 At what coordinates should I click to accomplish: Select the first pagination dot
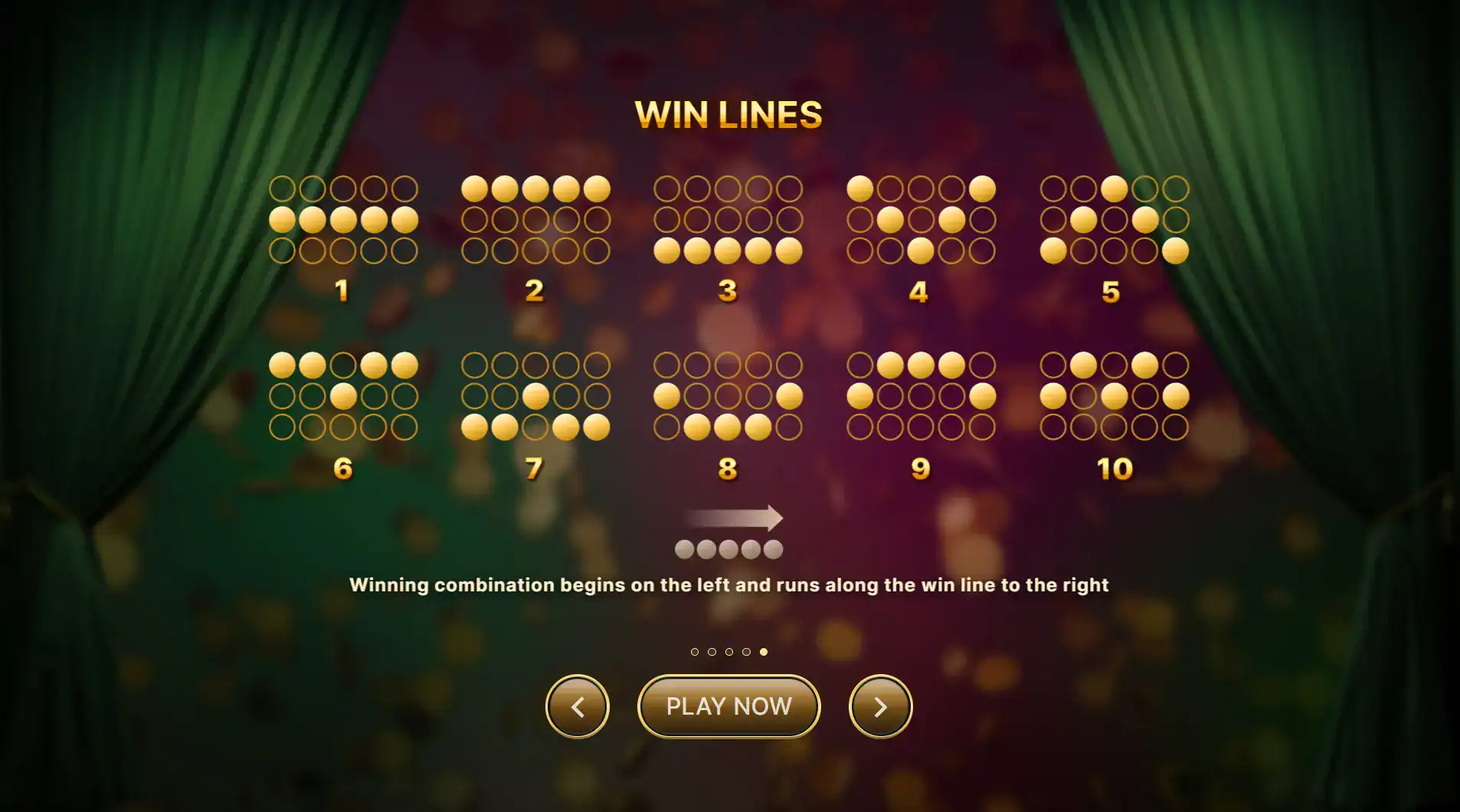pyautogui.click(x=695, y=652)
